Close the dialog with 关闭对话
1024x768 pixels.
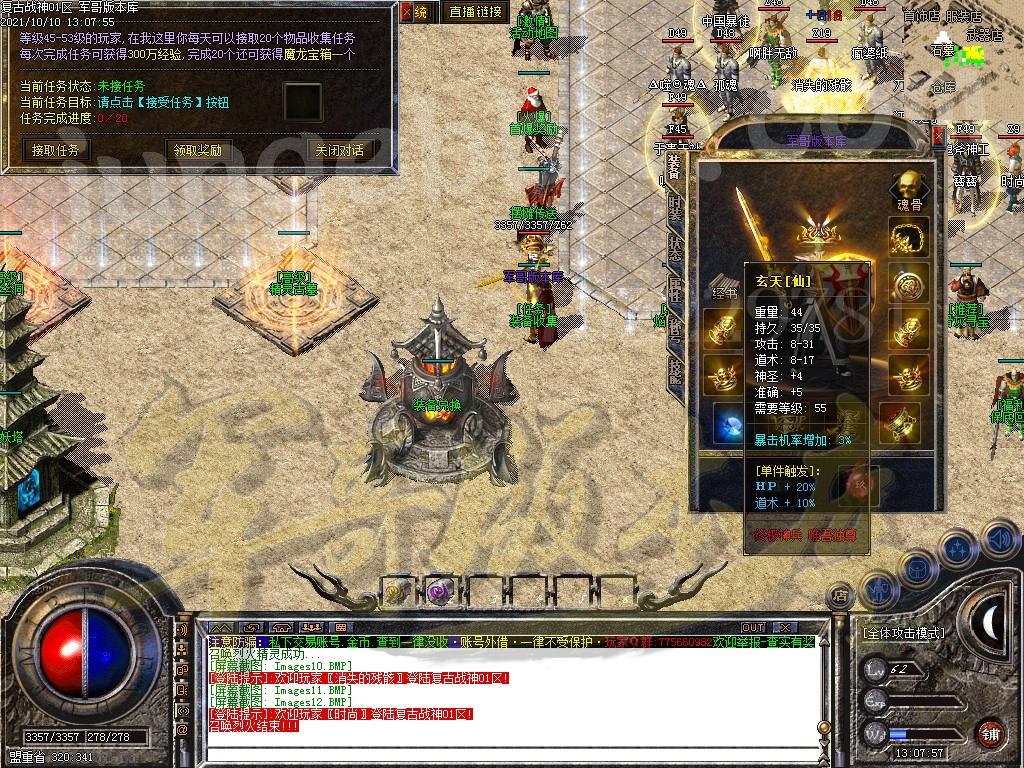pyautogui.click(x=339, y=151)
